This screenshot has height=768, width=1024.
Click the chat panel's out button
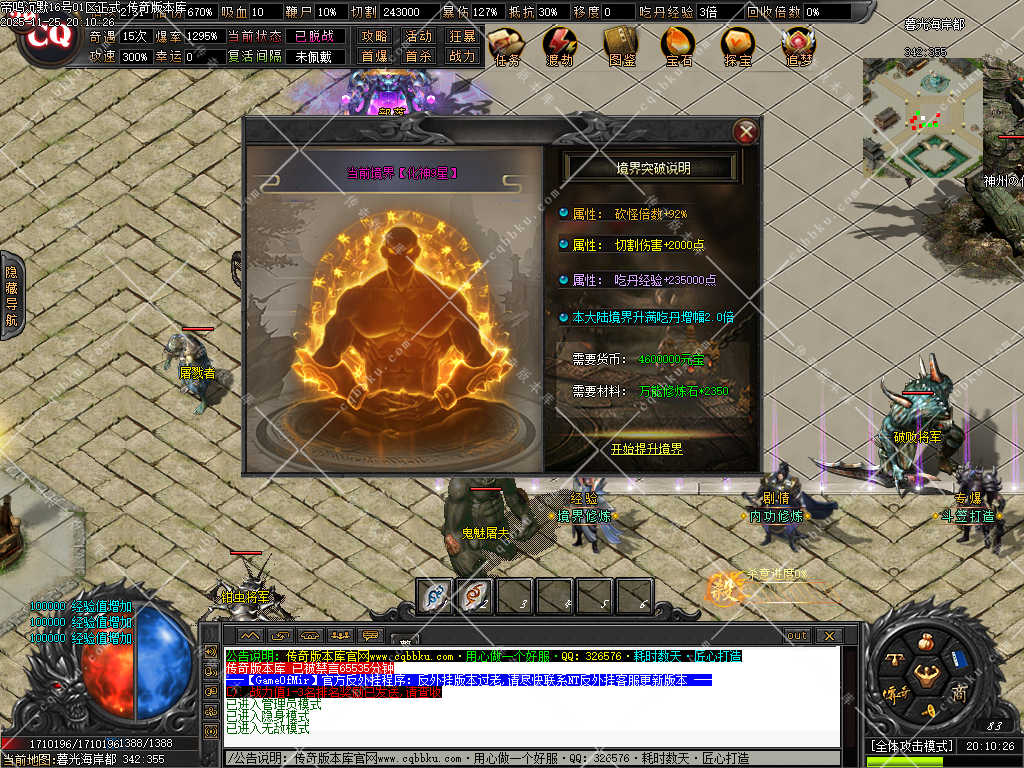click(x=797, y=636)
